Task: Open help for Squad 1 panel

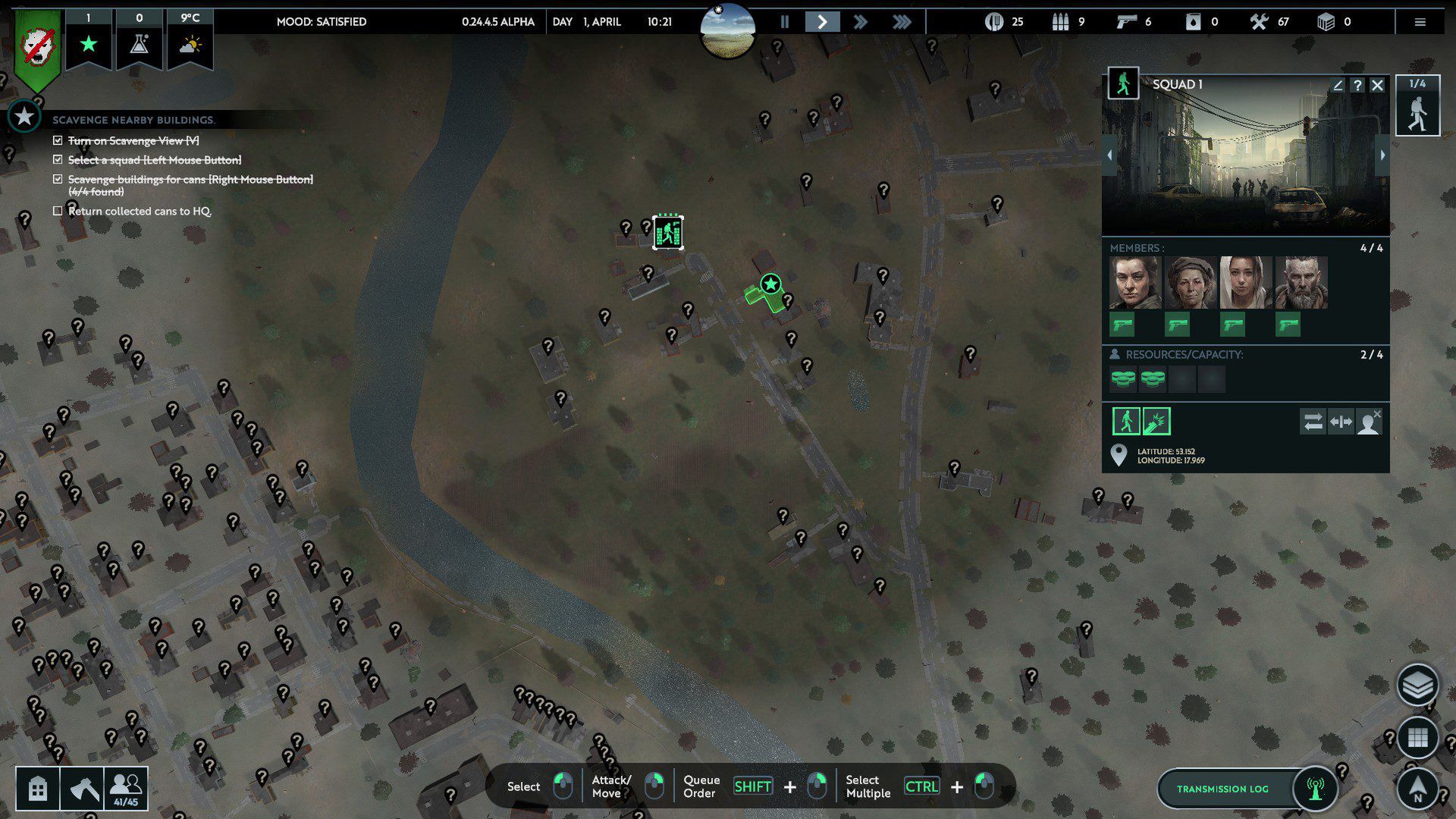Action: [x=1357, y=86]
